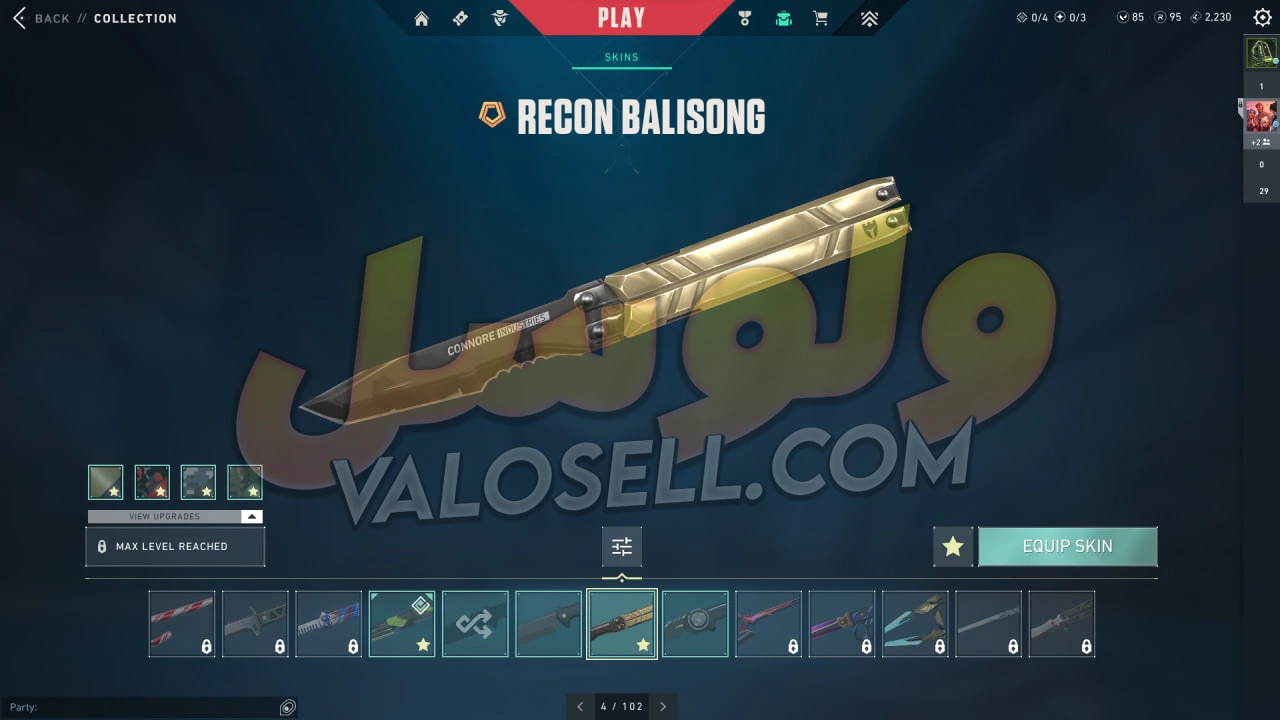
Task: Open the skin filter sliders button
Action: click(x=622, y=547)
